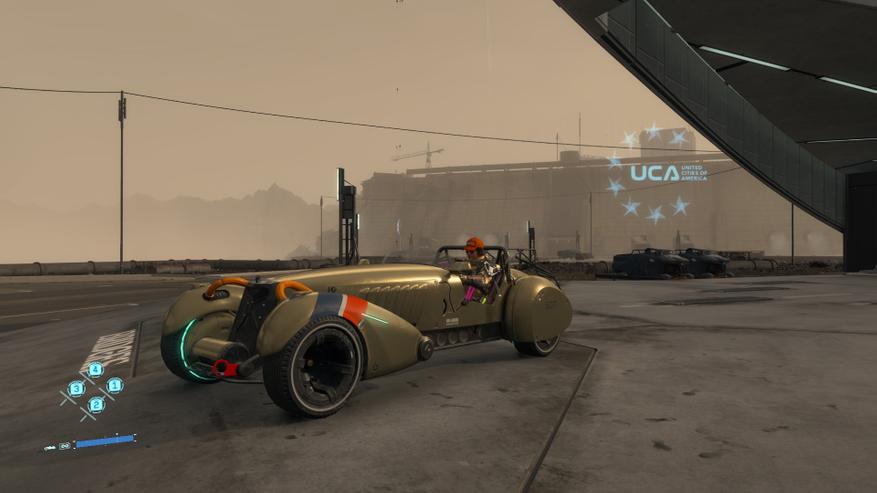This screenshot has height=493, width=877.
Task: Activate quick slot number 3
Action: pos(76,388)
